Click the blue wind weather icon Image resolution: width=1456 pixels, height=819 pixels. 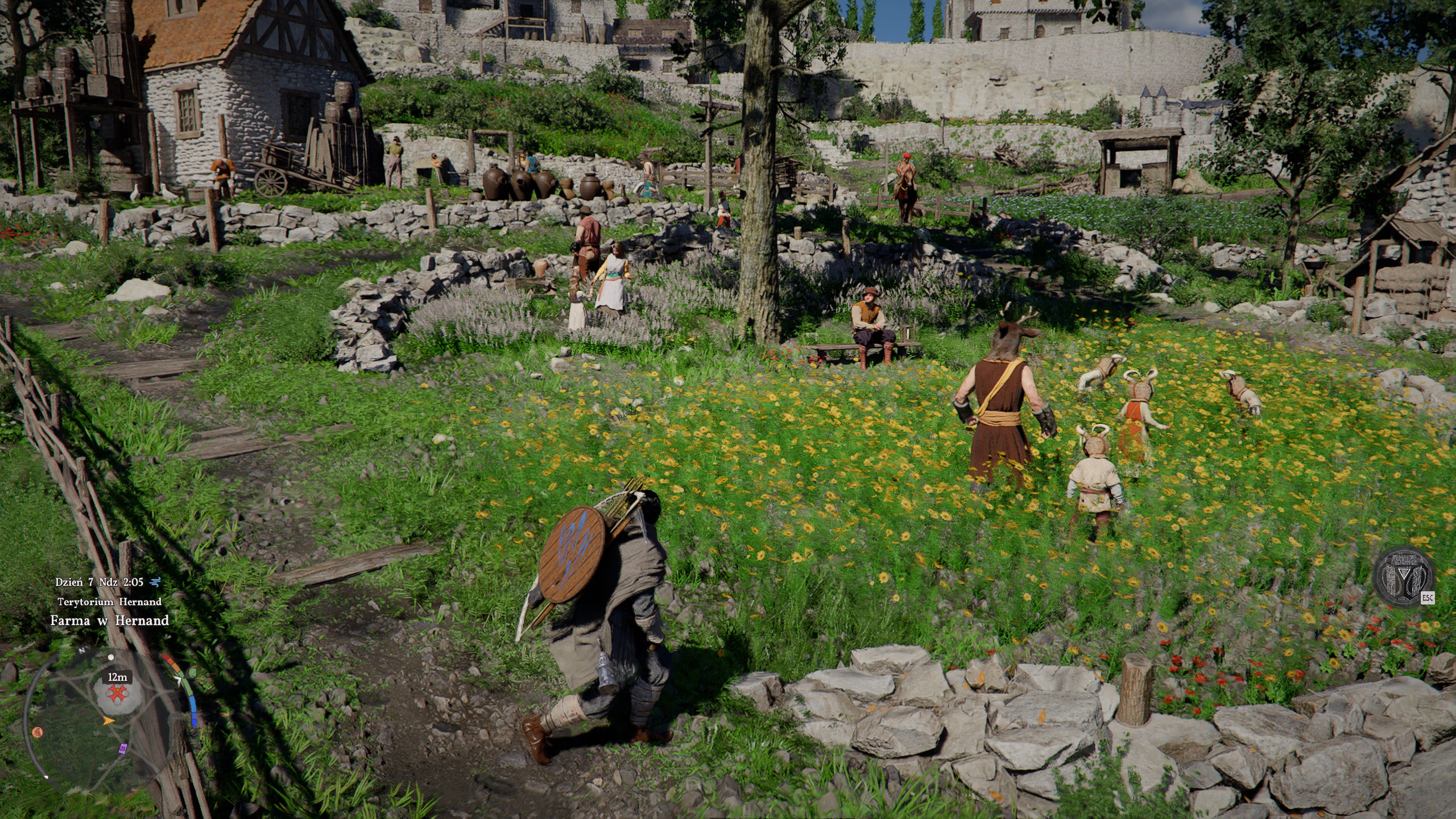click(155, 582)
